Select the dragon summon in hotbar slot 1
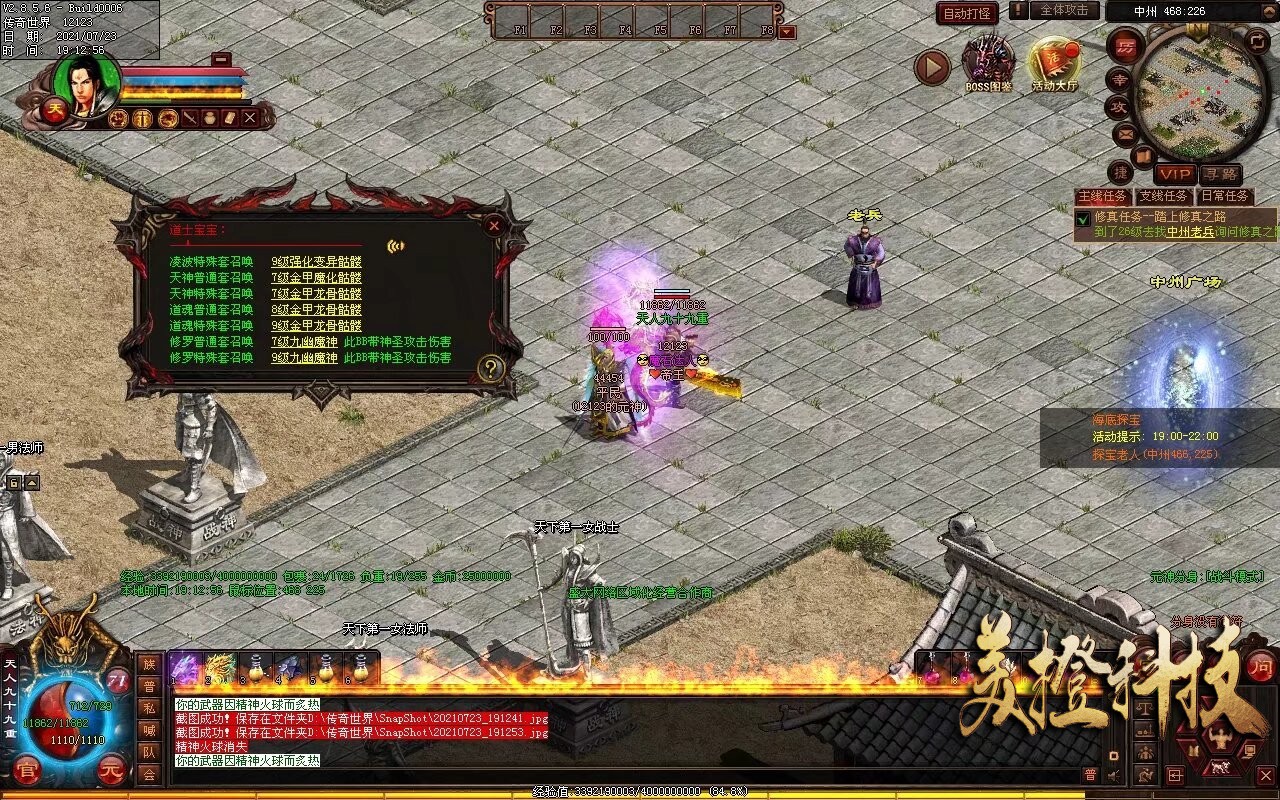The width and height of the screenshot is (1280, 800). [186, 666]
